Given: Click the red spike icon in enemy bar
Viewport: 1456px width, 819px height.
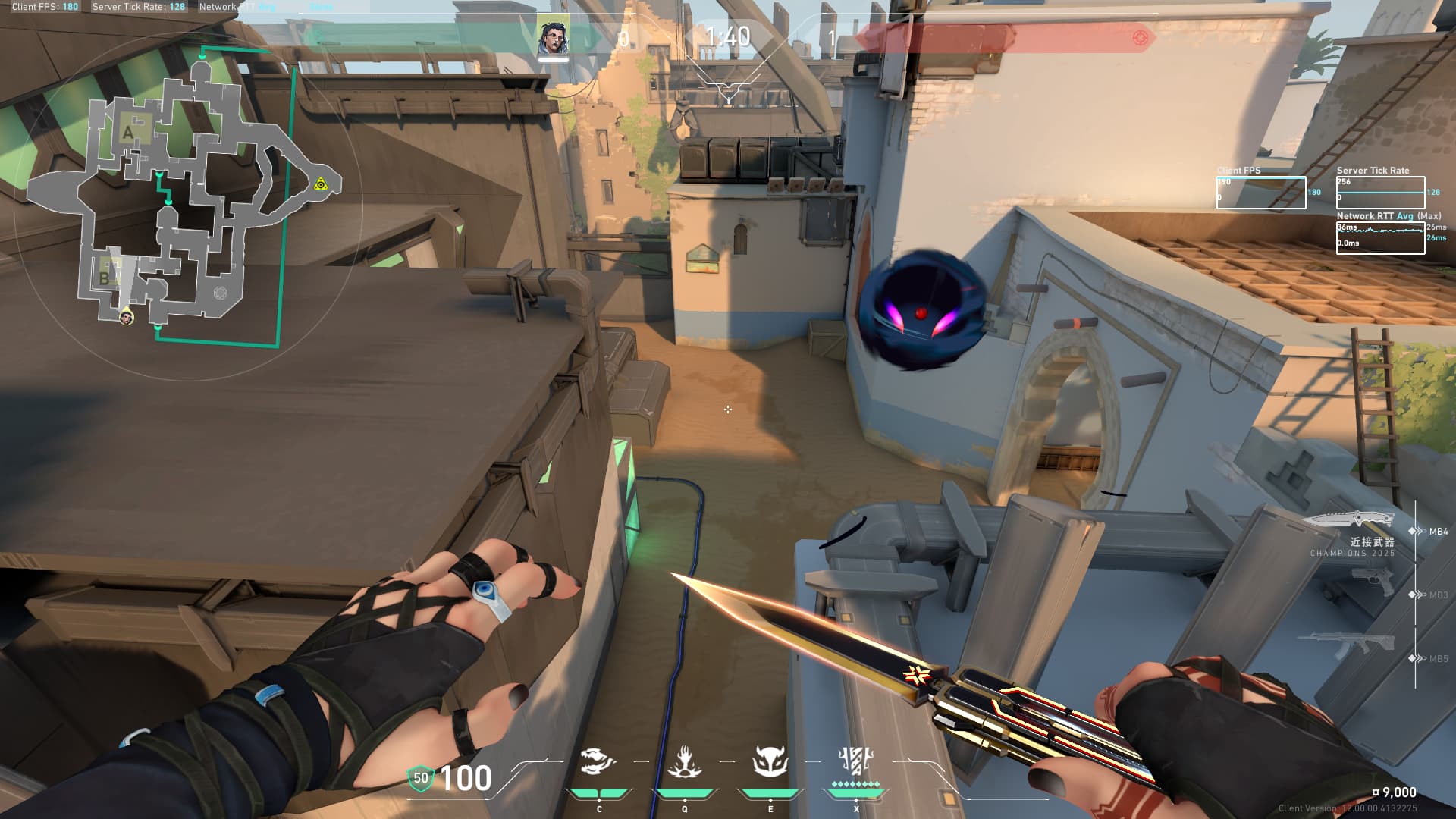Looking at the screenshot, I should [x=1140, y=38].
